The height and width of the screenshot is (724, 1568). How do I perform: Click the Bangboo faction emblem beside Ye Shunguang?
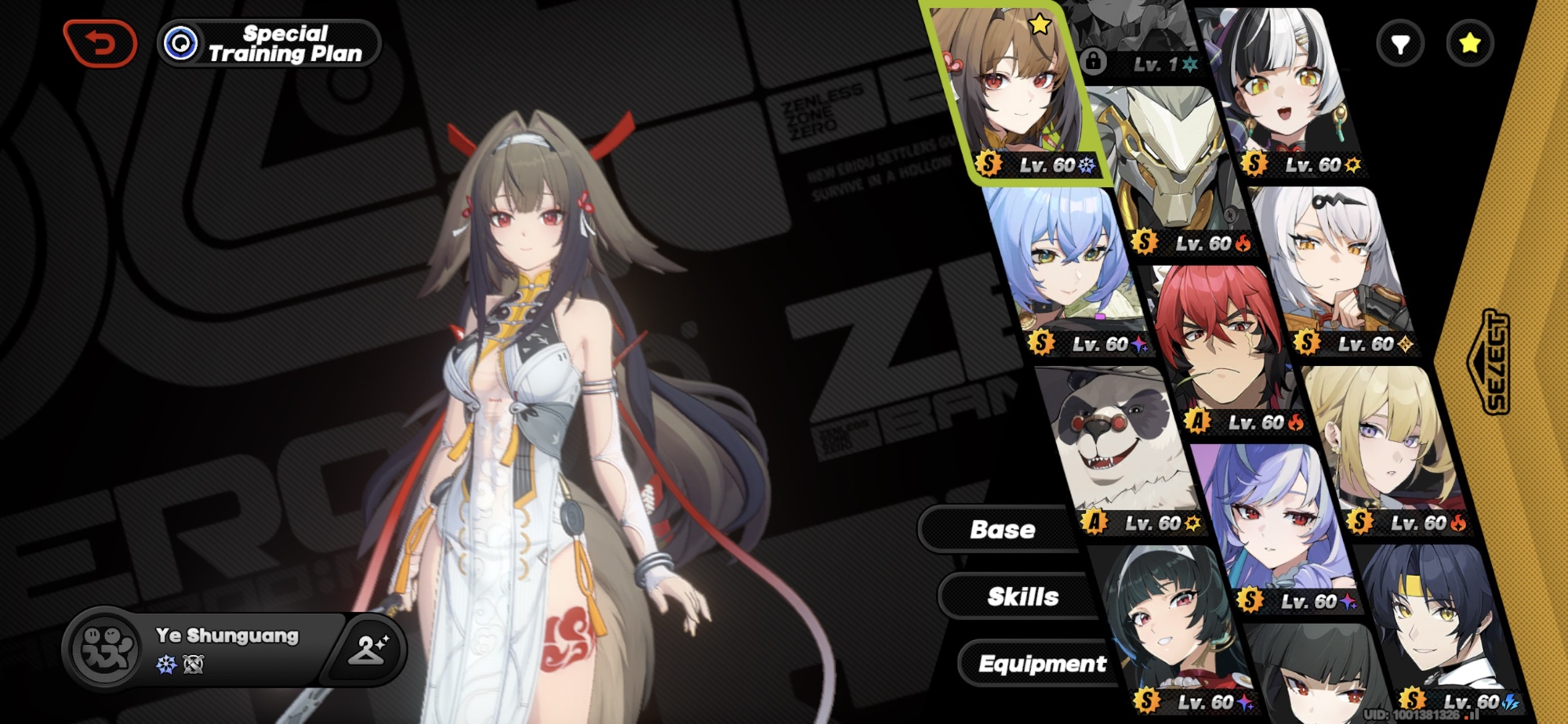point(106,650)
